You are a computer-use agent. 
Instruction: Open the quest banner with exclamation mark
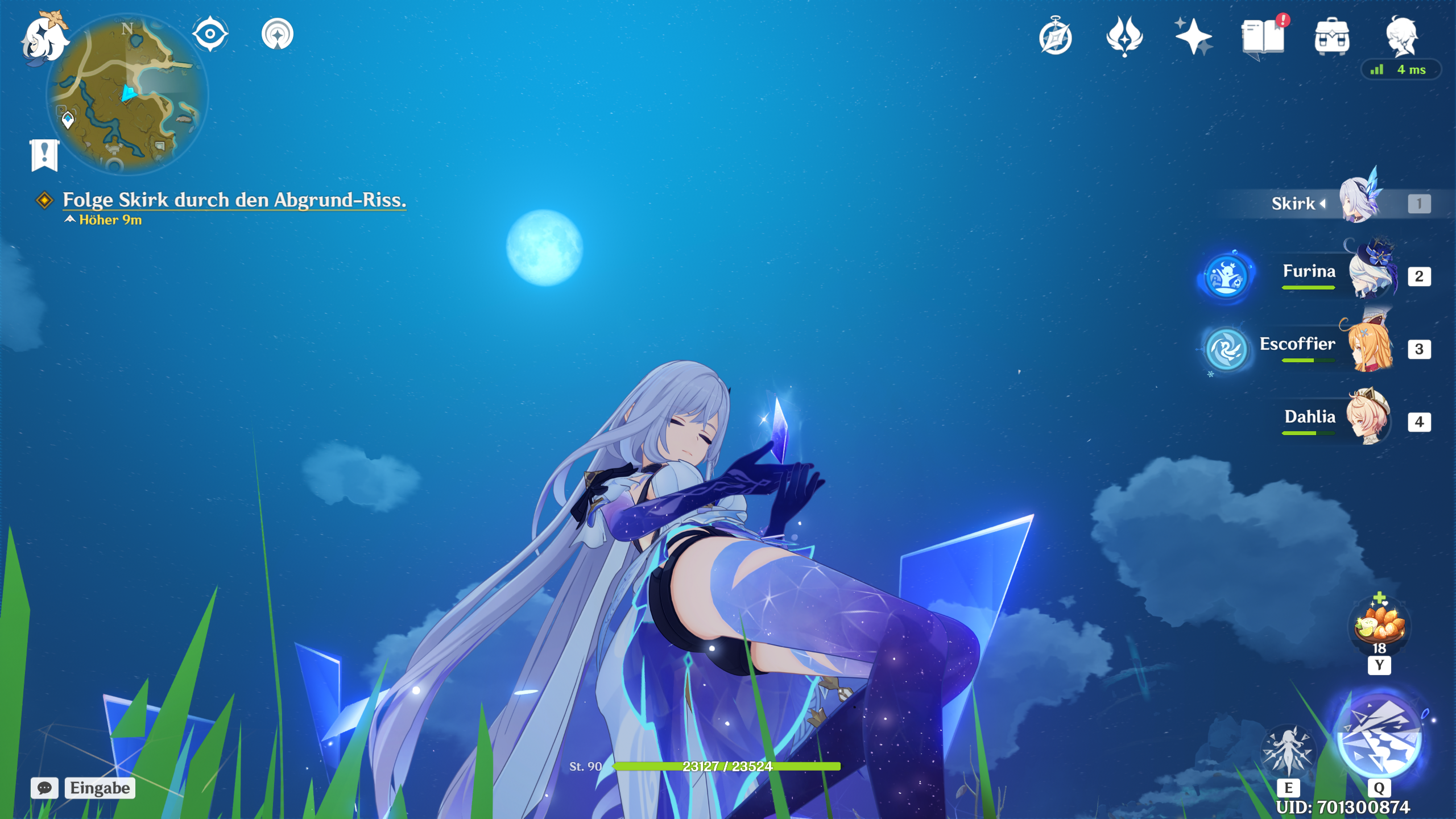(x=44, y=155)
